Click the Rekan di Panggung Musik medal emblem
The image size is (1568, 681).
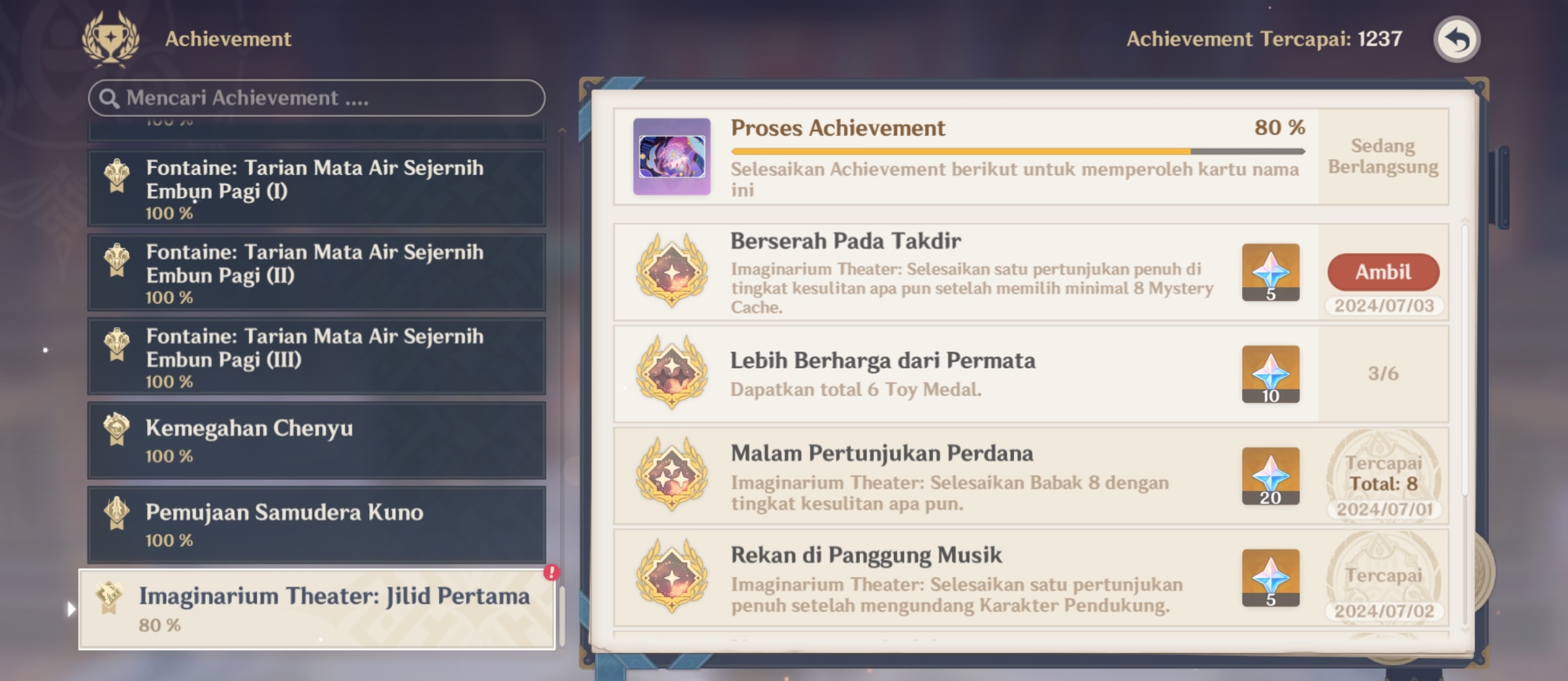[x=671, y=581]
